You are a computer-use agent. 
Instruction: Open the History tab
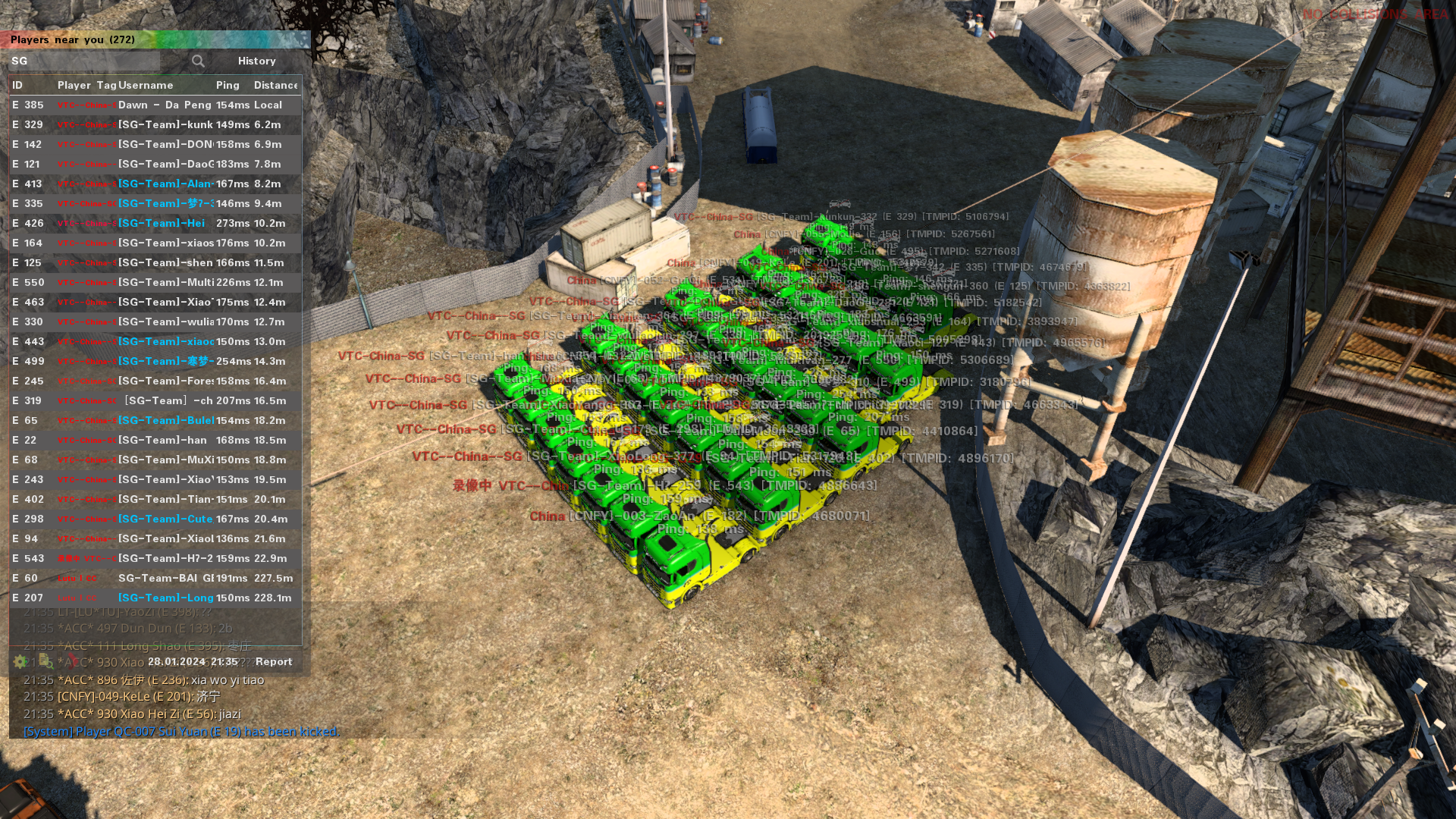click(256, 61)
